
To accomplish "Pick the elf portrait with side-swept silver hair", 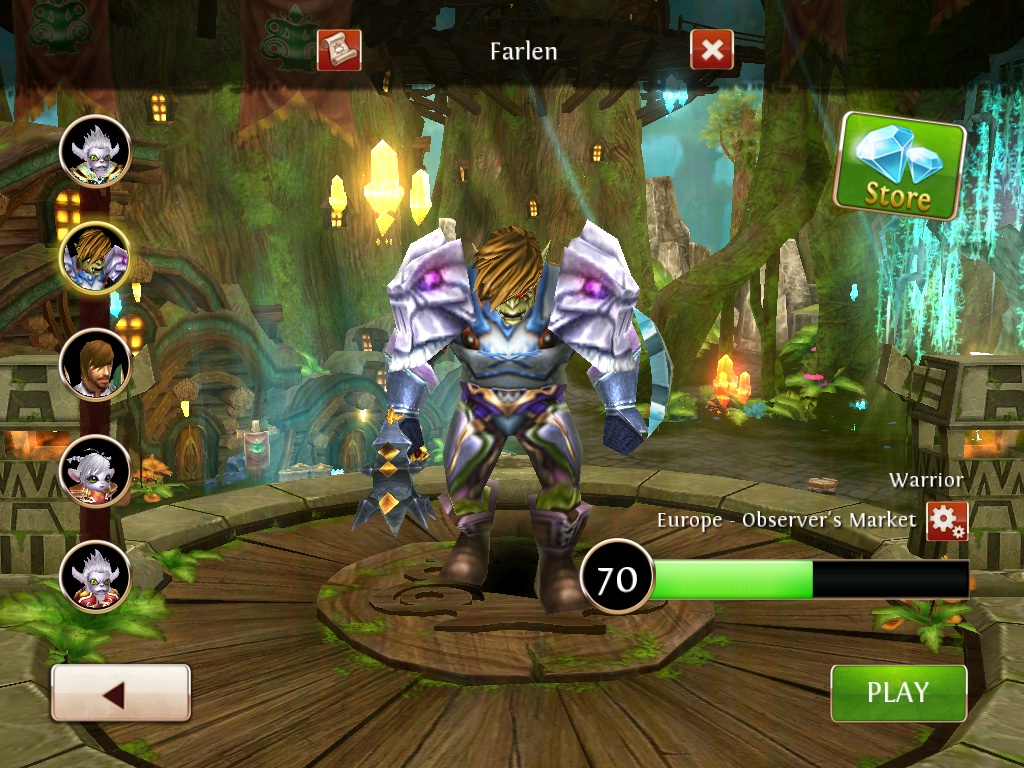I will pyautogui.click(x=95, y=470).
